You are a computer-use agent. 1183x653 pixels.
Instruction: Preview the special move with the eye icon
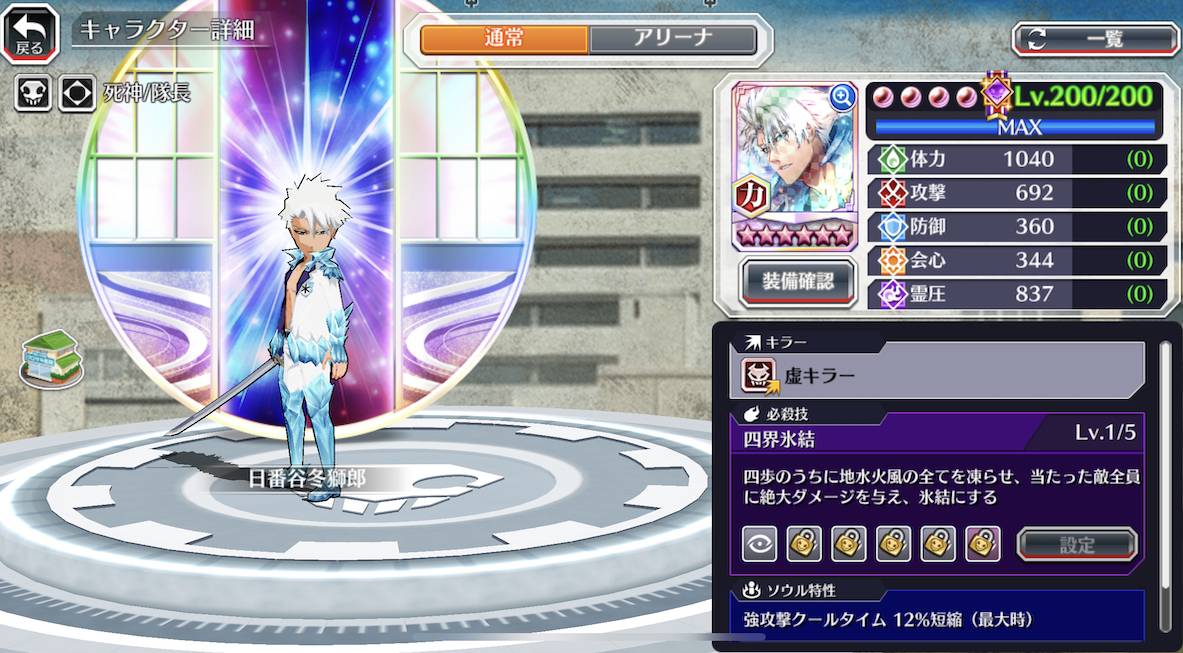(x=759, y=544)
